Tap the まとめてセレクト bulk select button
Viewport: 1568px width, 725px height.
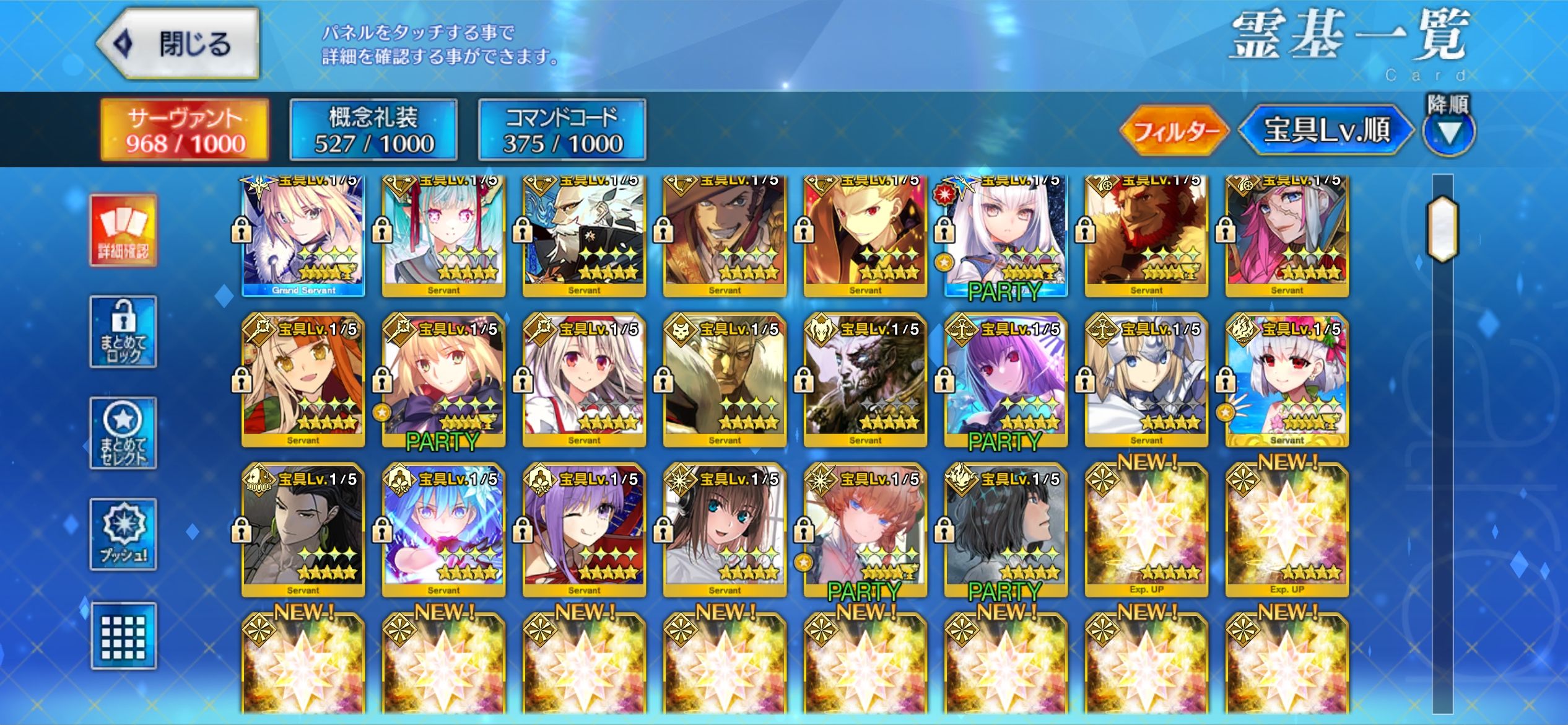pyautogui.click(x=123, y=433)
